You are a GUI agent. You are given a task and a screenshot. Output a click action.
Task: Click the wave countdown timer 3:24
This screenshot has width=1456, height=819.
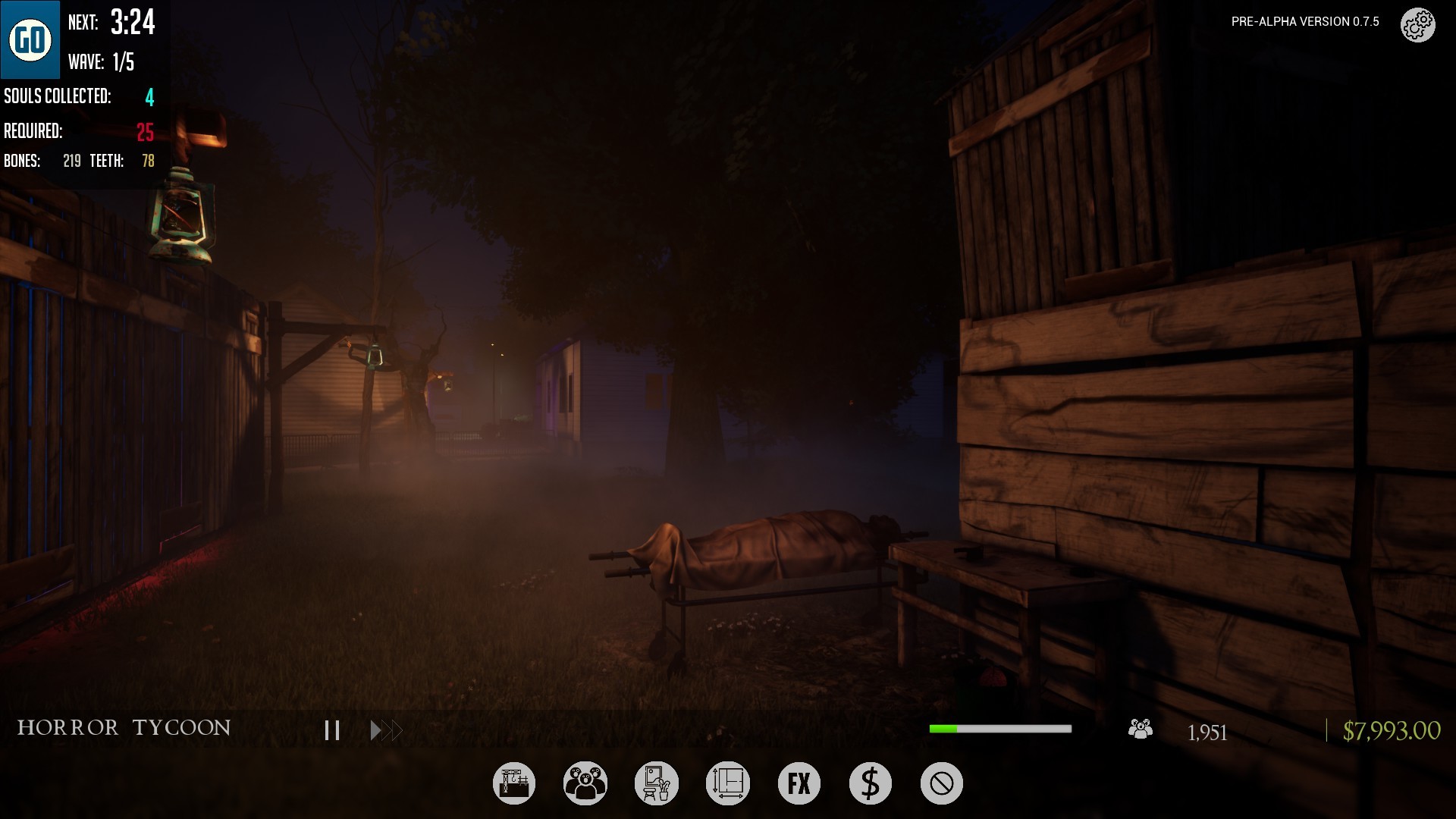[x=133, y=24]
